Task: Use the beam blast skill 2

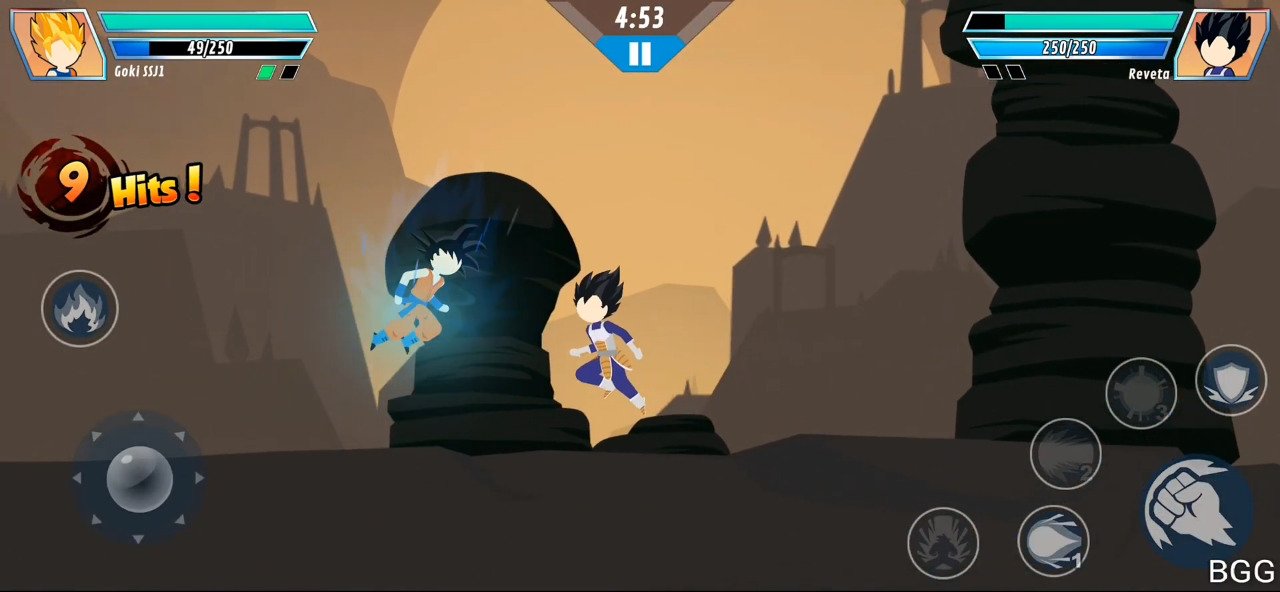Action: pyautogui.click(x=1065, y=454)
